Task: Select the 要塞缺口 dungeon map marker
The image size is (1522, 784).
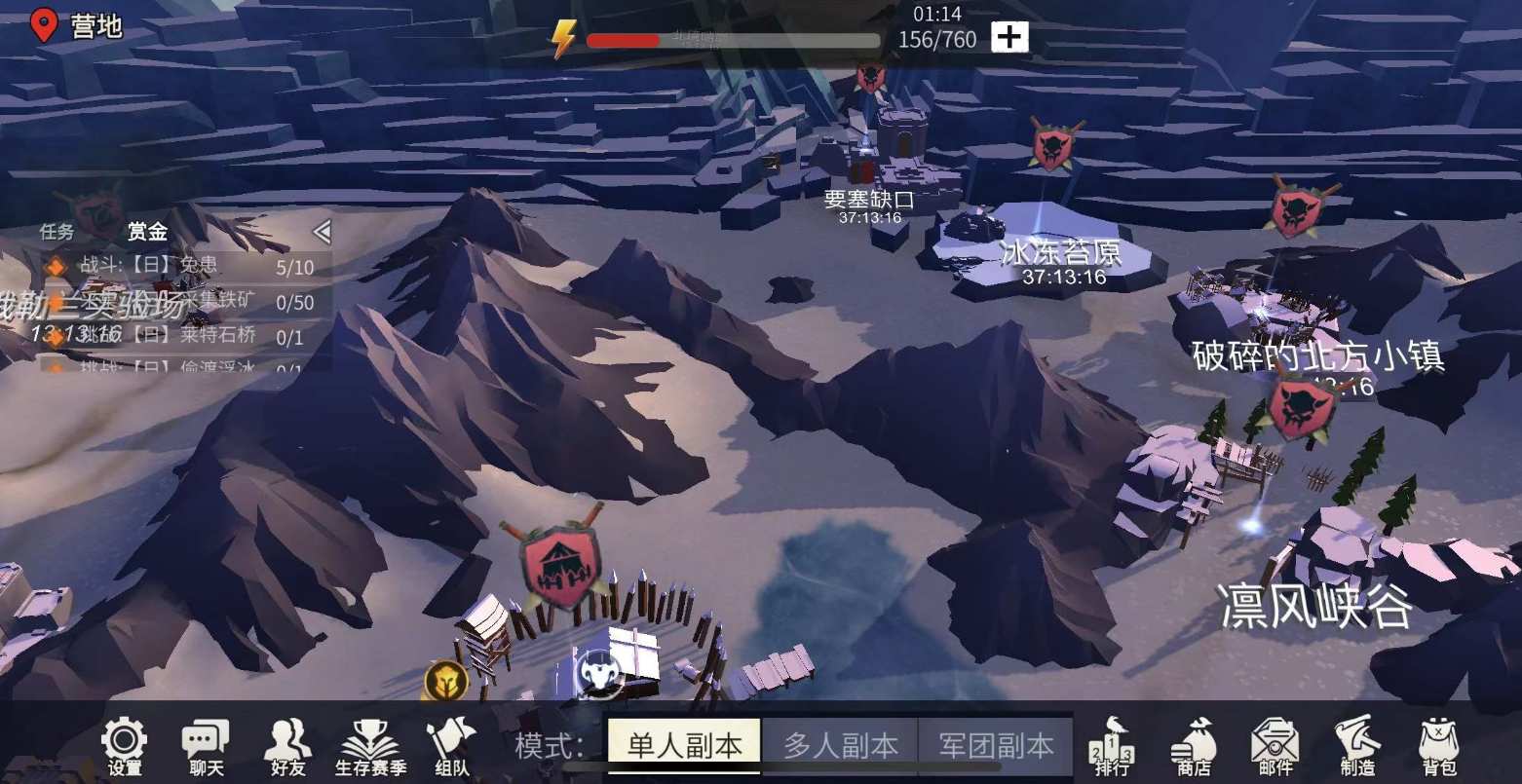Action: tap(870, 78)
